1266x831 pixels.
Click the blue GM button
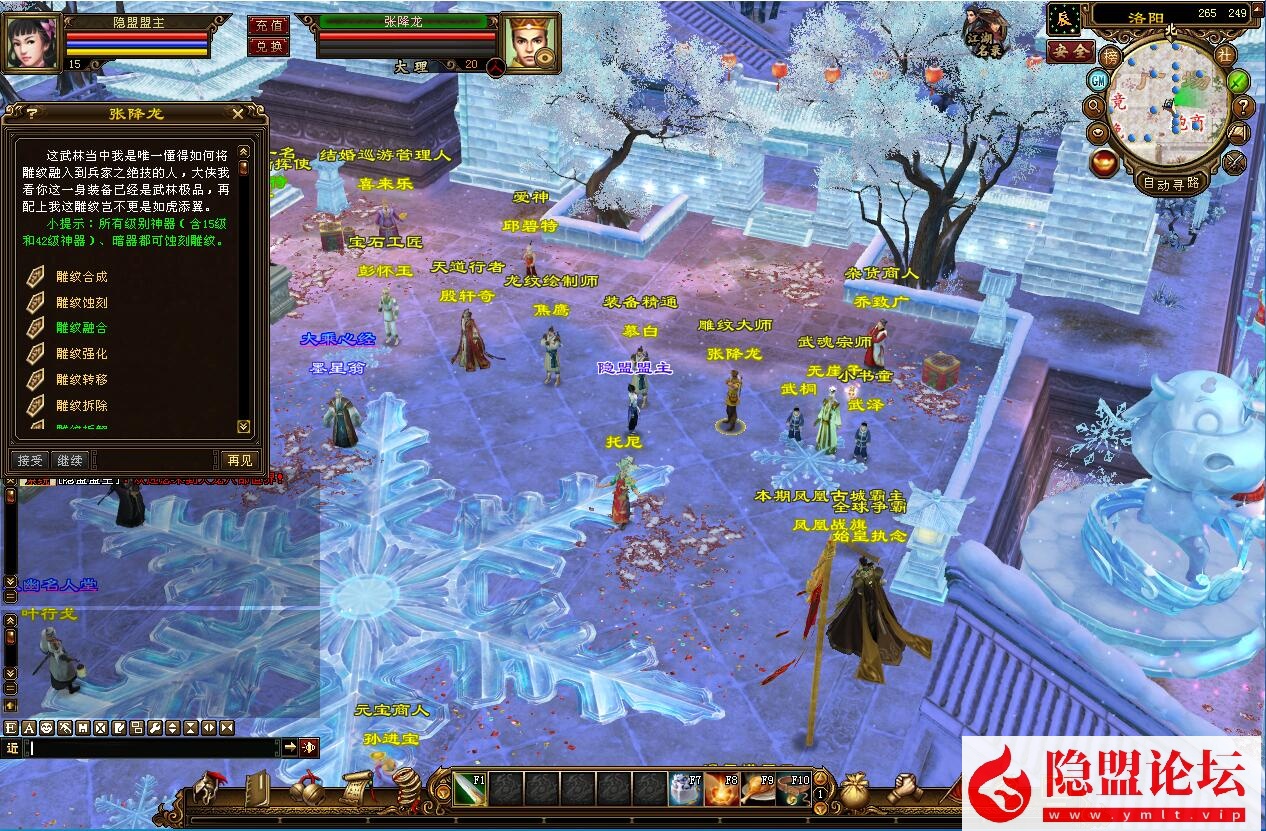click(1098, 80)
